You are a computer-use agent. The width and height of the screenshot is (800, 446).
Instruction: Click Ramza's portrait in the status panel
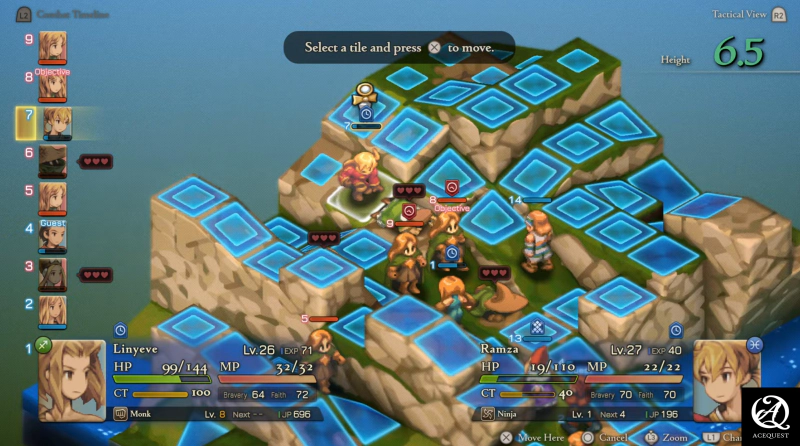[x=726, y=378]
